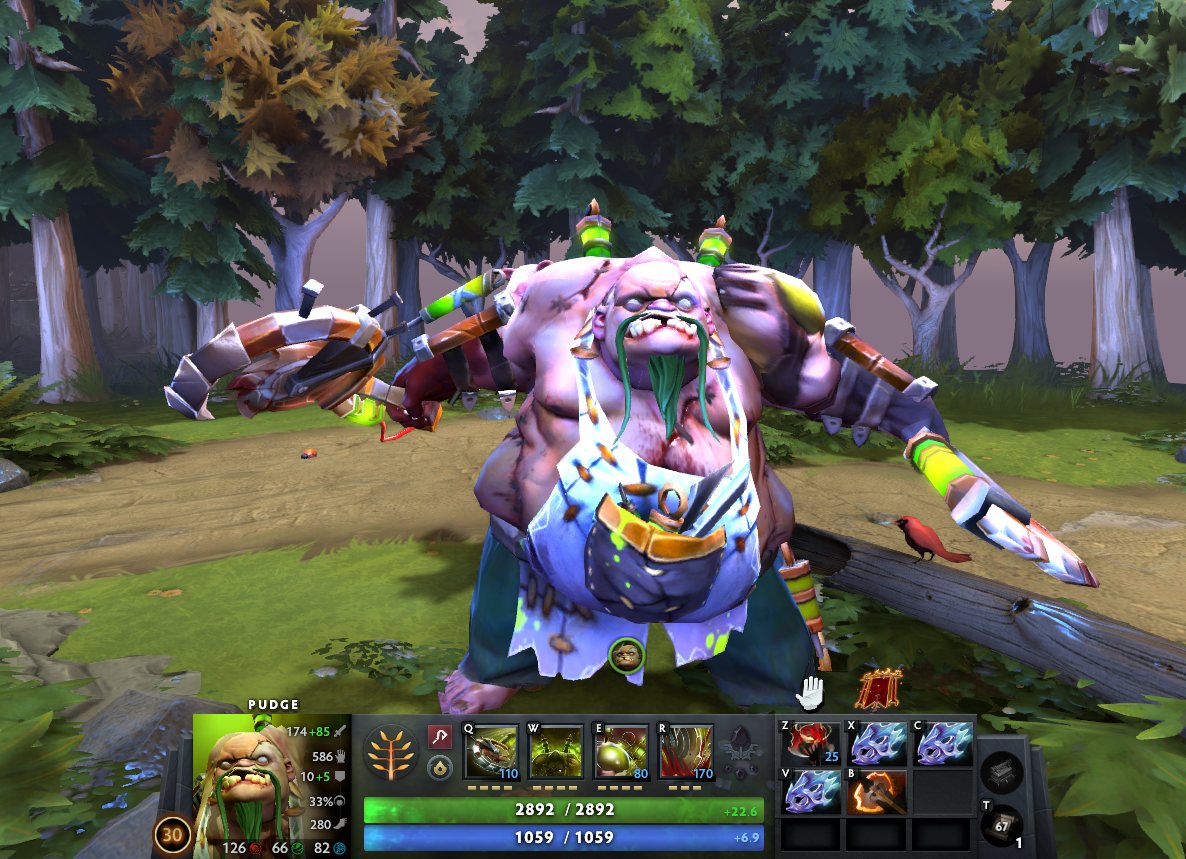Use the Town Portal Scroll slot
This screenshot has width=1186, height=859.
pos(1003,824)
